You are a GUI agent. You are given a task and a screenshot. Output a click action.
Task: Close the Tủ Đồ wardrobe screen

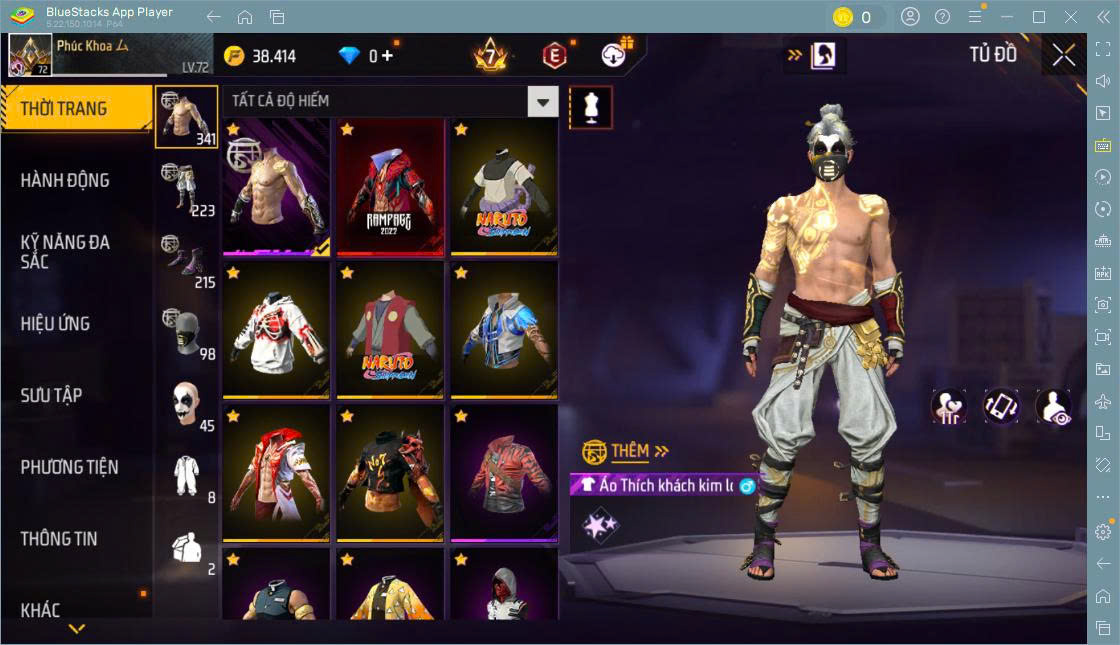click(x=1064, y=56)
